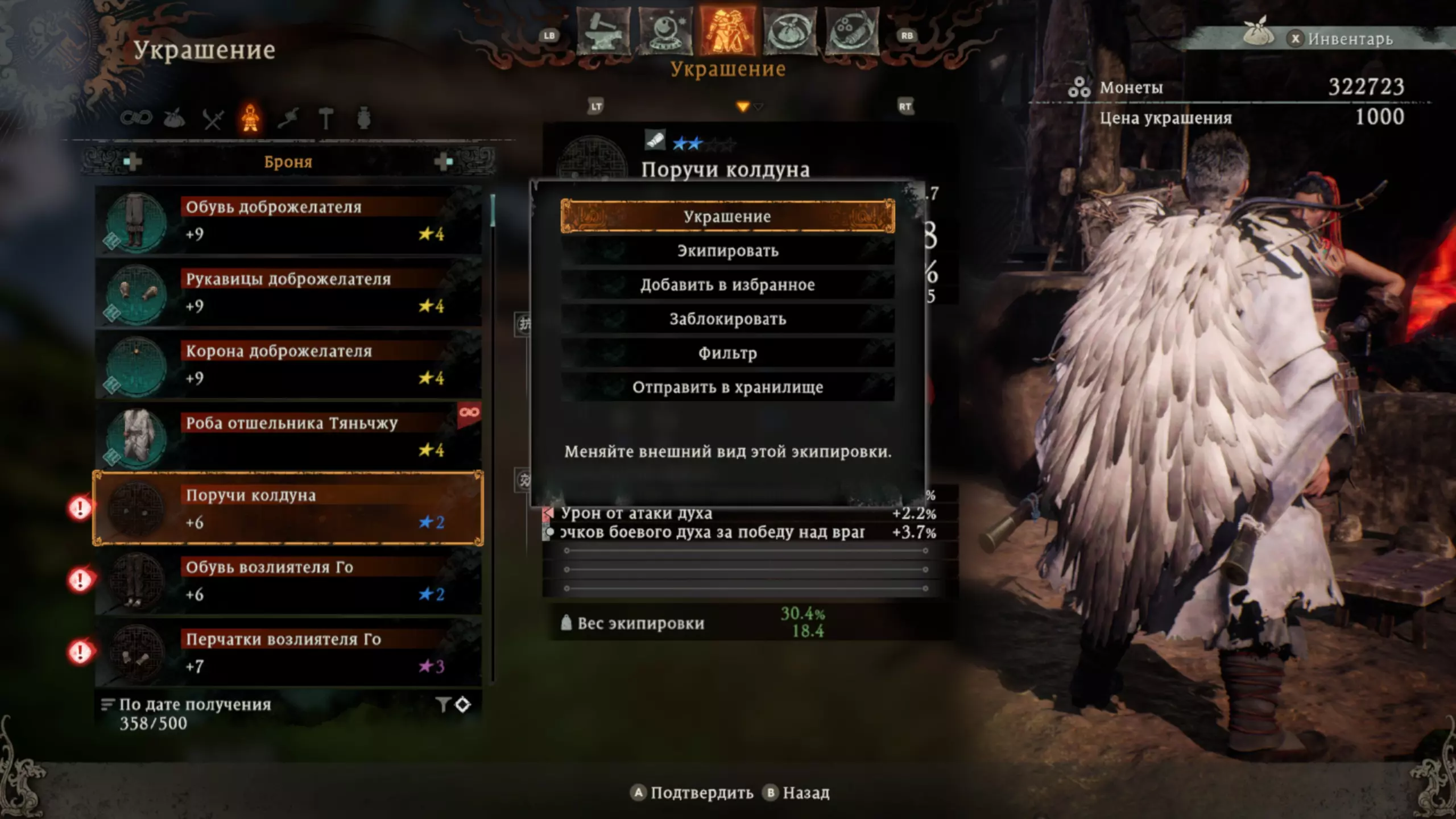Select Заблокировать menu entry
The width and height of the screenshot is (1456, 819).
pyautogui.click(x=727, y=319)
